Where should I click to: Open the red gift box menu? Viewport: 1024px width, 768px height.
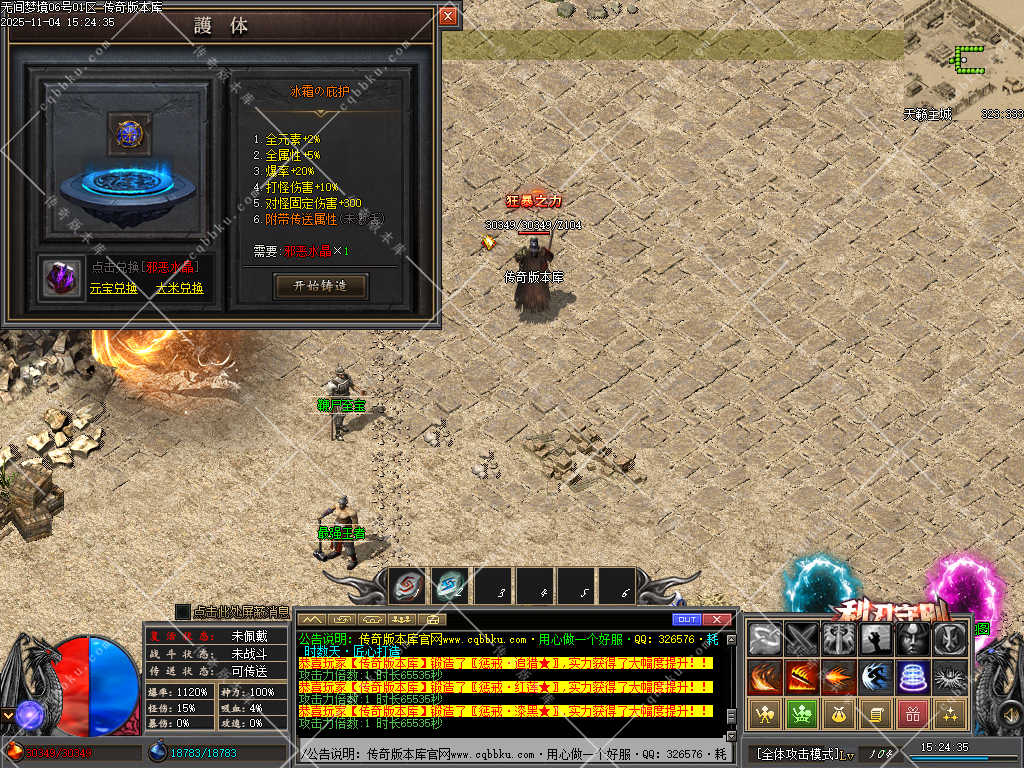tap(912, 713)
